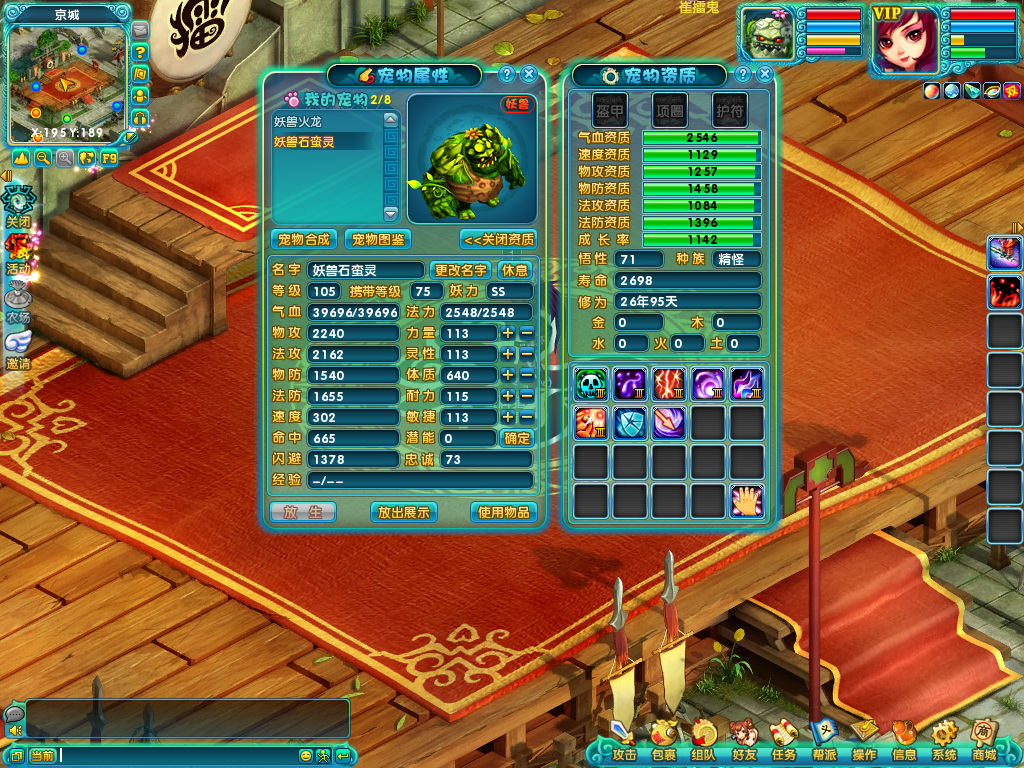Click 关闭资质 to hide the aptitude panel
1024x768 pixels.
[498, 240]
